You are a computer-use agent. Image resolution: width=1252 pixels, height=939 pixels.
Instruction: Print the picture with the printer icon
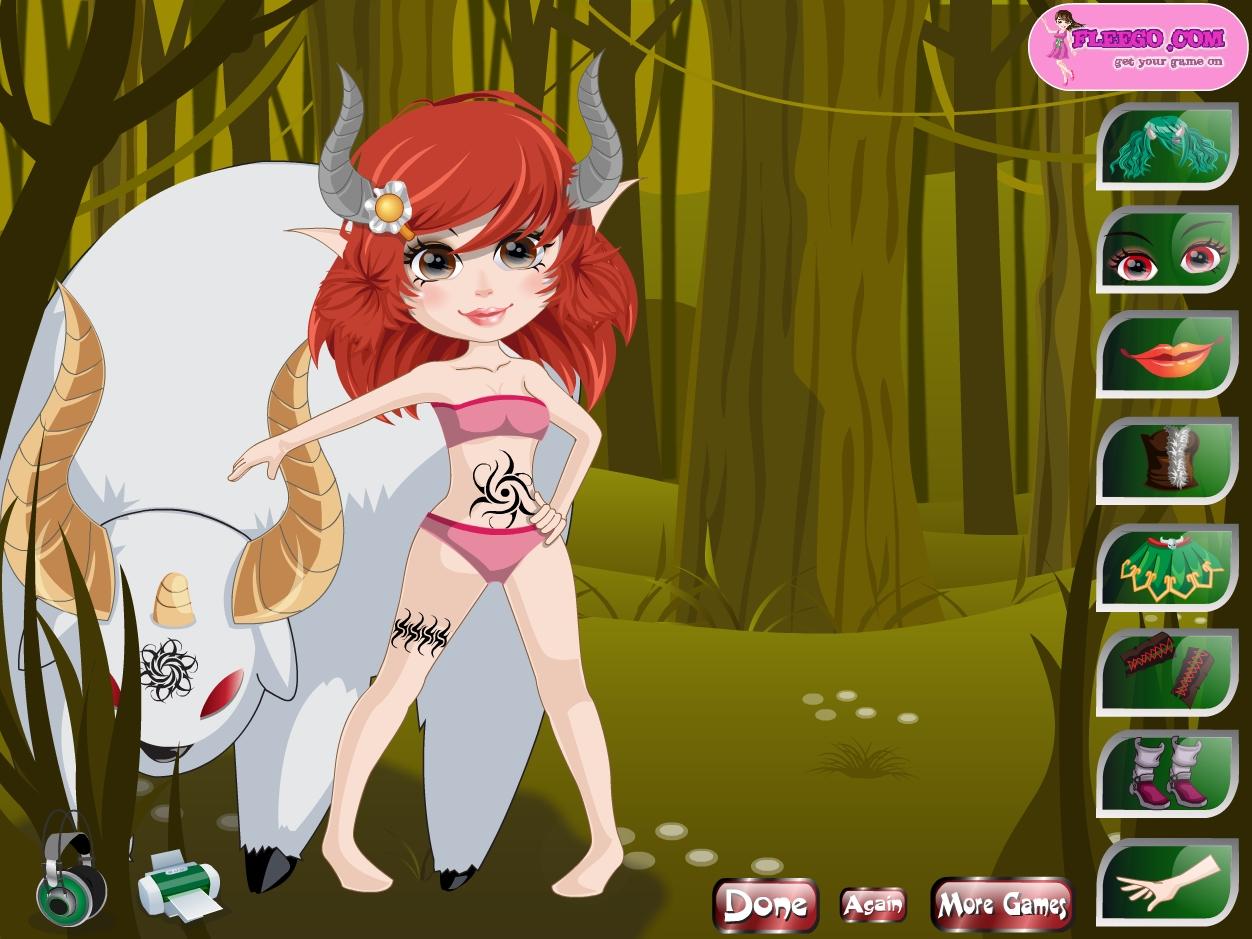tap(177, 883)
